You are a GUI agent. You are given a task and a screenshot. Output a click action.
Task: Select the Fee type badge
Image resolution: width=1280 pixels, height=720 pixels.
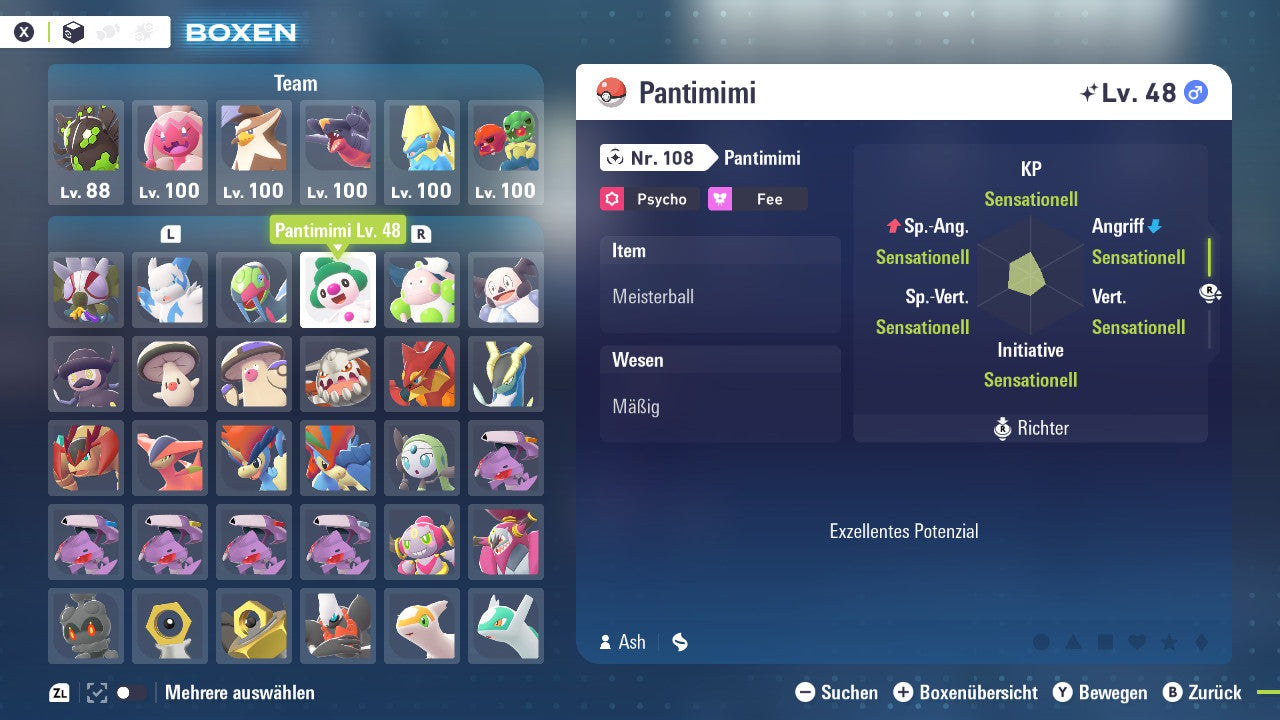pos(758,199)
